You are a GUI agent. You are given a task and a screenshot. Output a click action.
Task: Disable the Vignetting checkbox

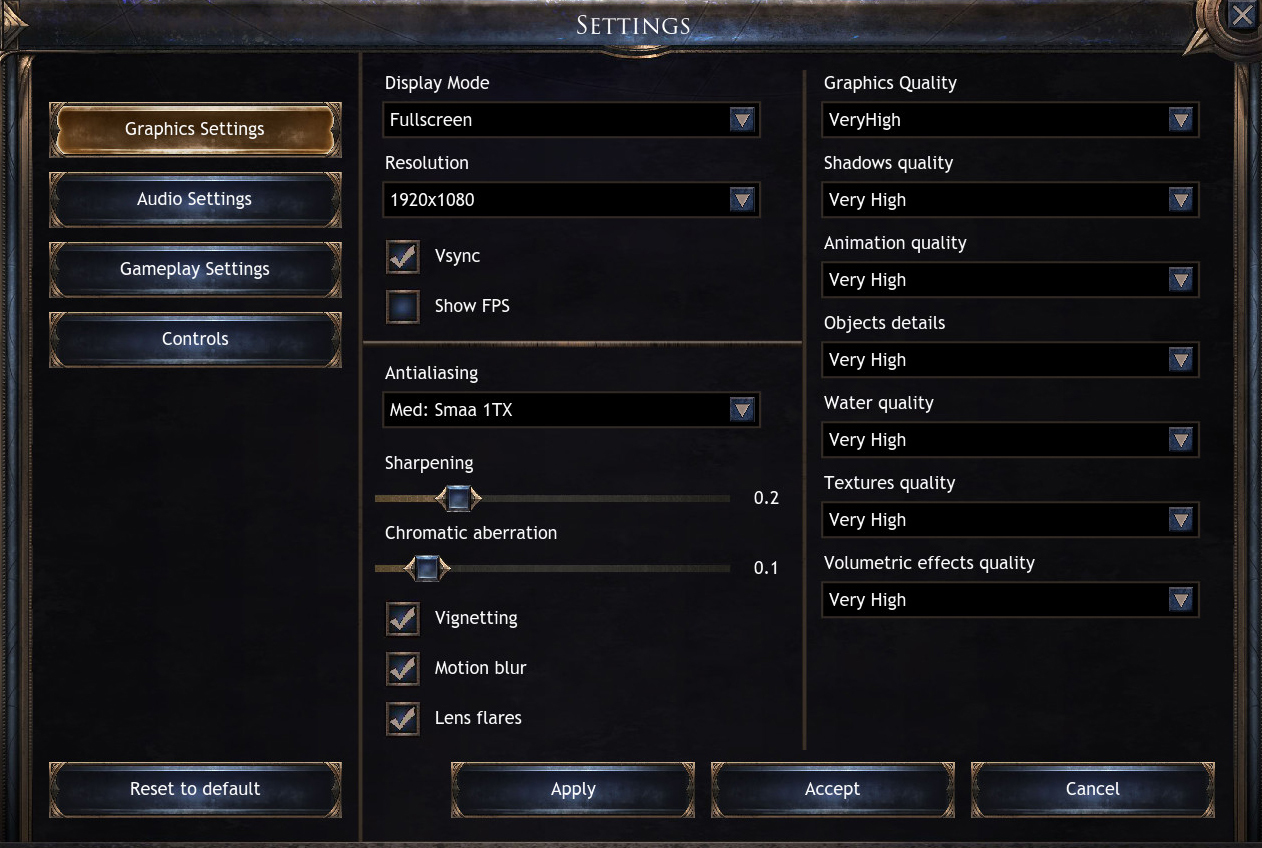click(403, 618)
